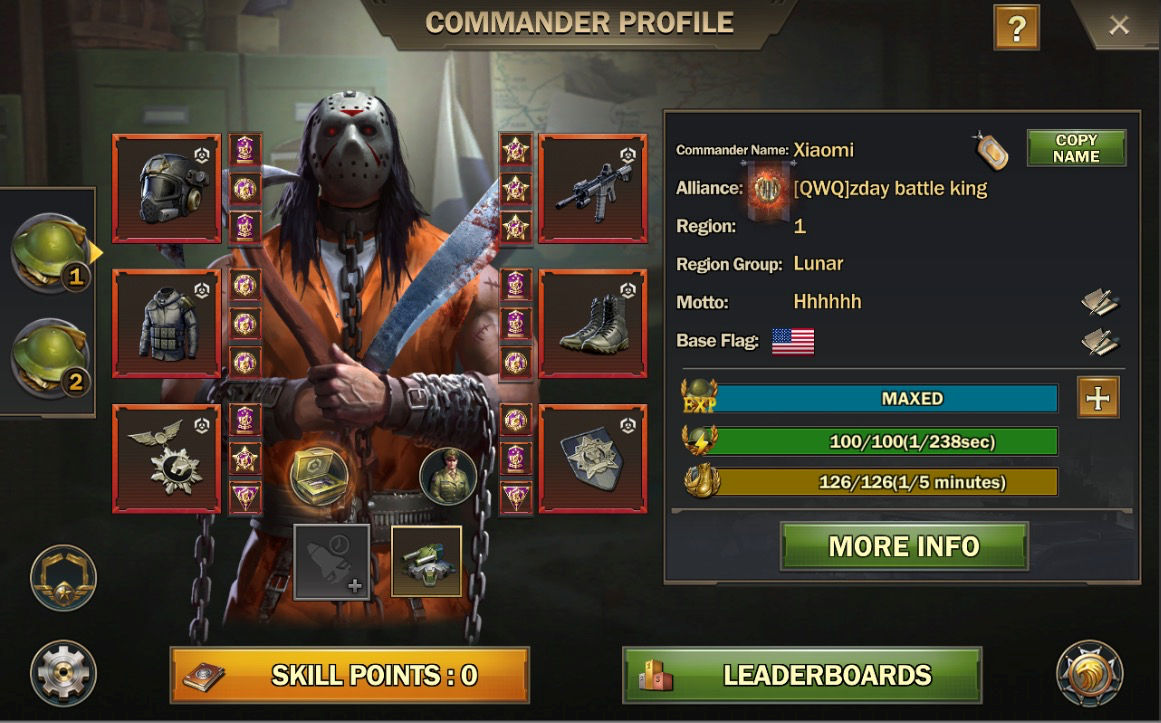Open the More Info panel

[x=904, y=546]
